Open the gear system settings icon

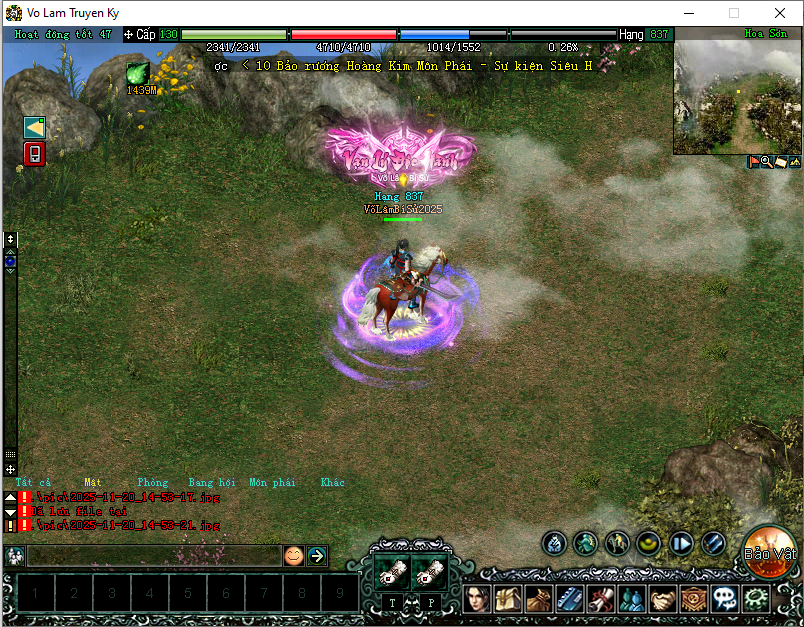(x=756, y=598)
